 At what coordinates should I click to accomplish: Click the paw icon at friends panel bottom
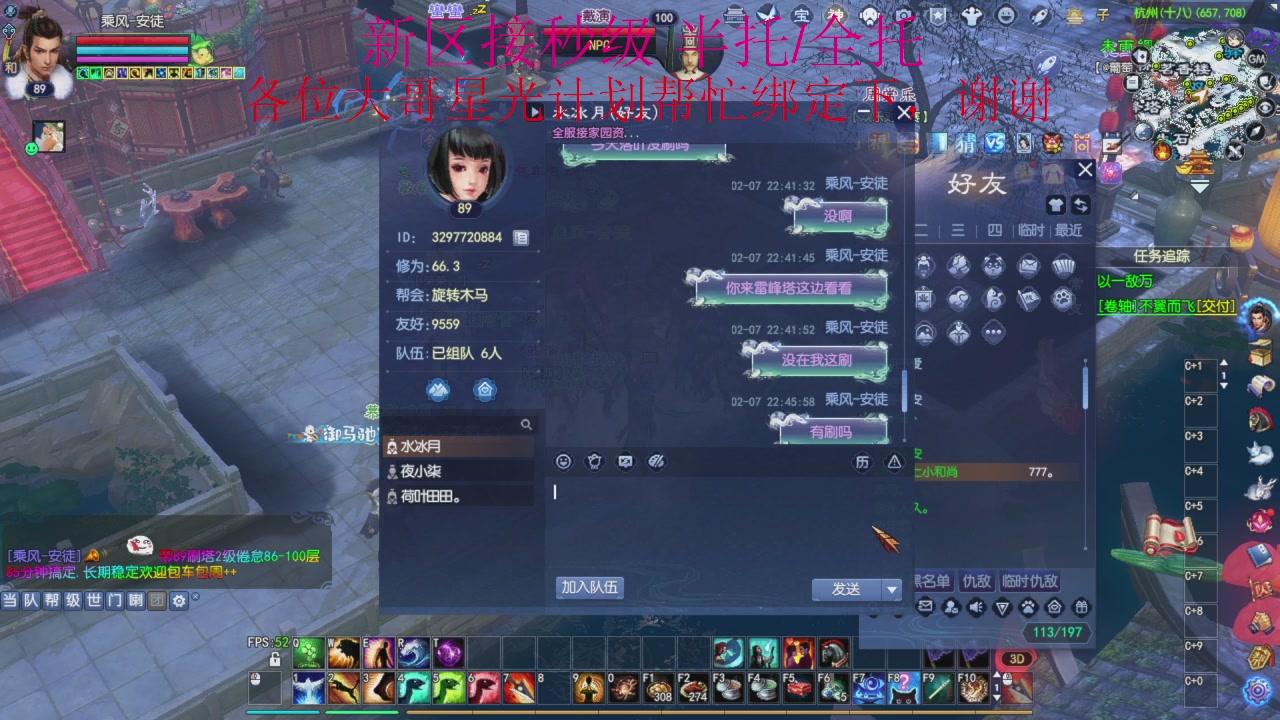1028,607
